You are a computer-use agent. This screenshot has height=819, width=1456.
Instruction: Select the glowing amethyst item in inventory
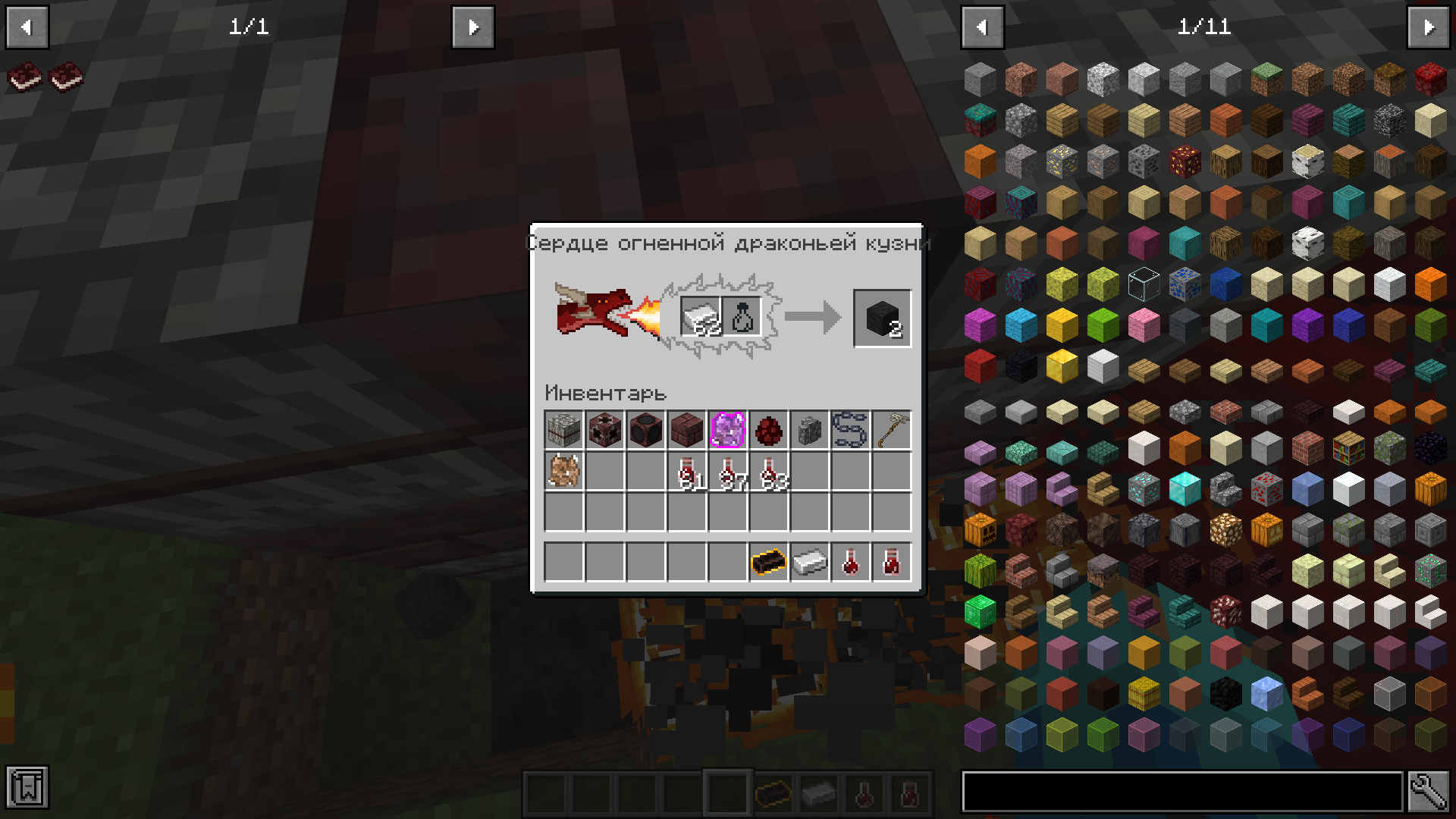tap(728, 431)
